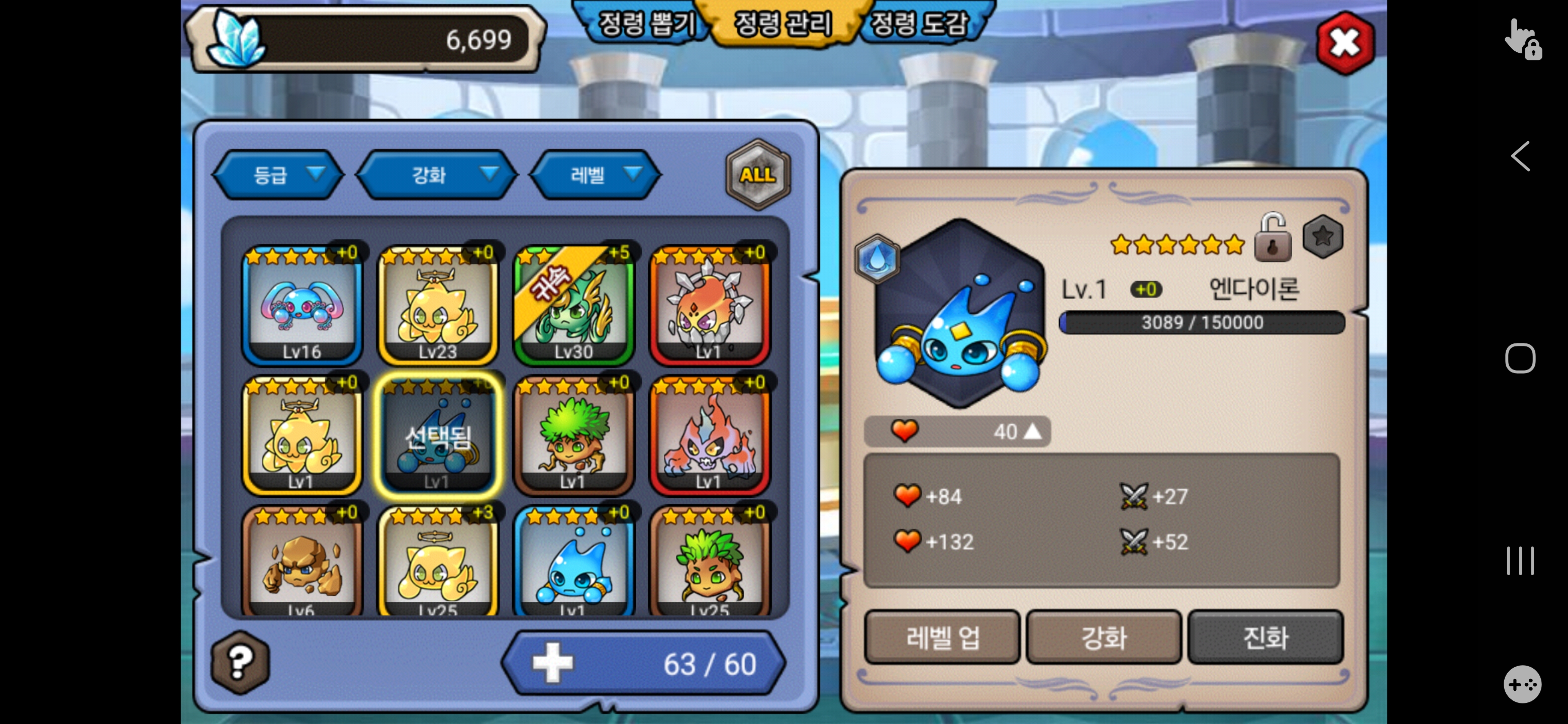
Task: Select the 정령 관리 tab
Action: pos(783,24)
